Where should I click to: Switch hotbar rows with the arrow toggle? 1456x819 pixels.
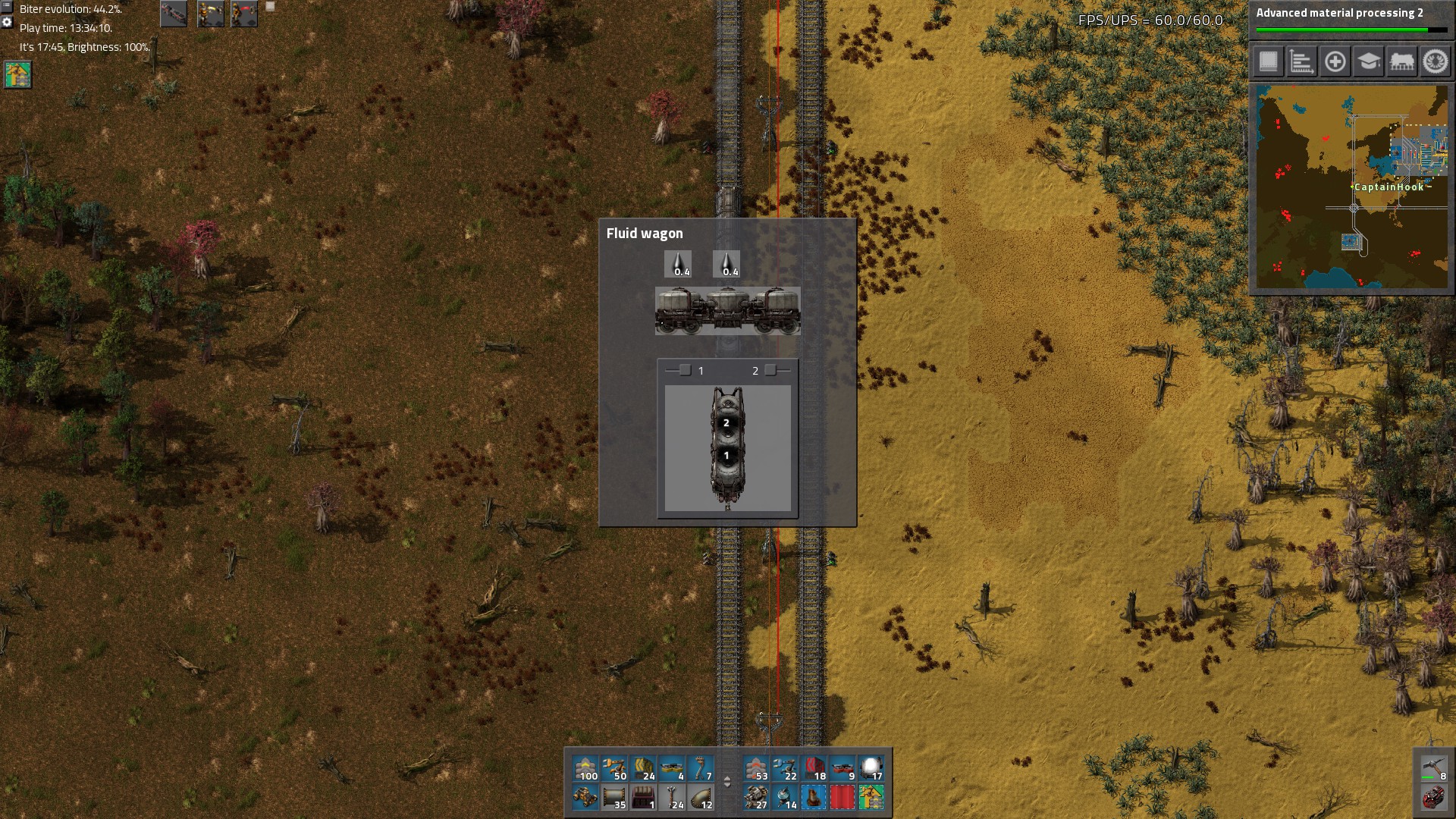[x=727, y=782]
